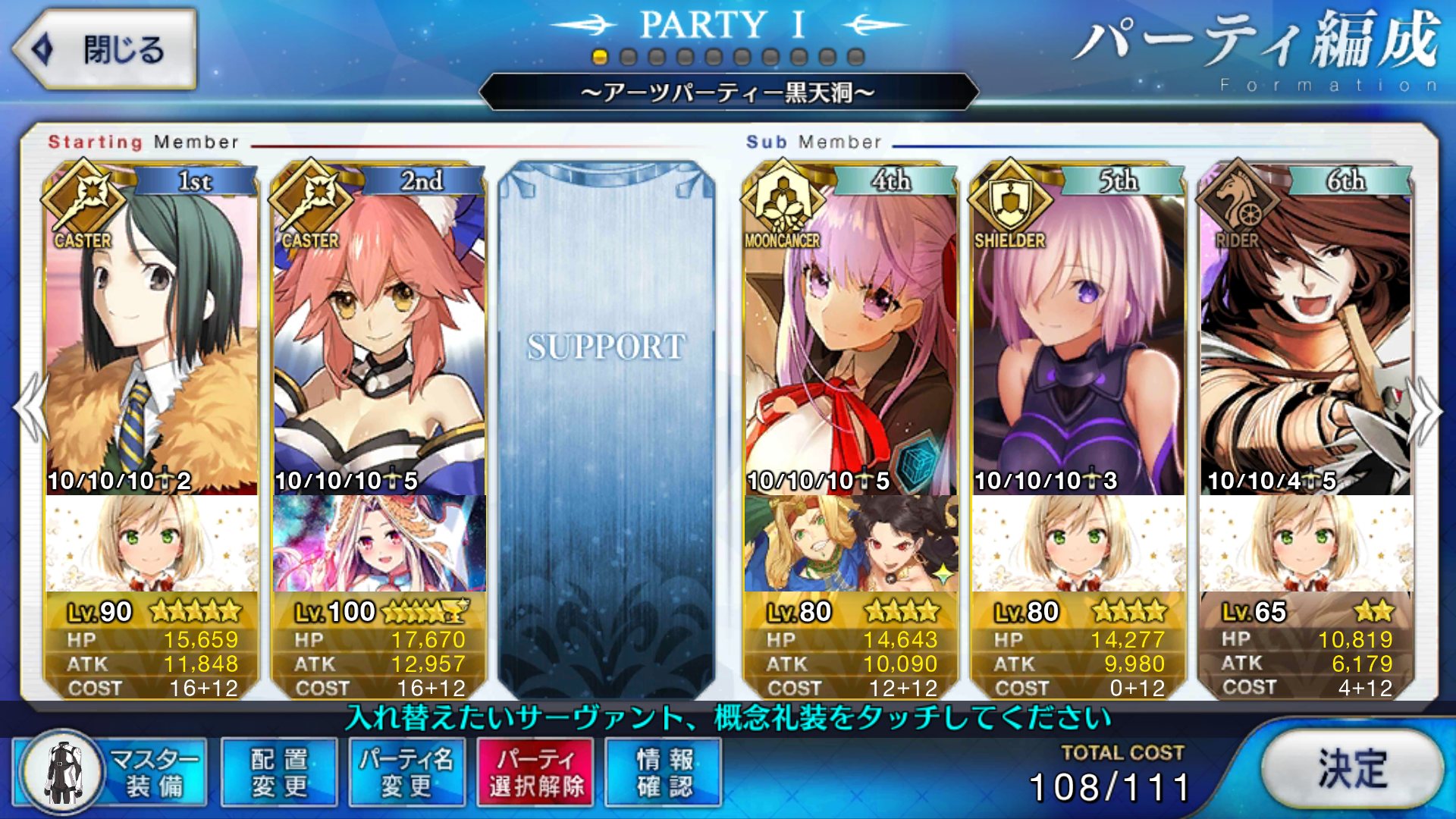
Task: Clear selection with パーティ選択解除
Action: 535,773
